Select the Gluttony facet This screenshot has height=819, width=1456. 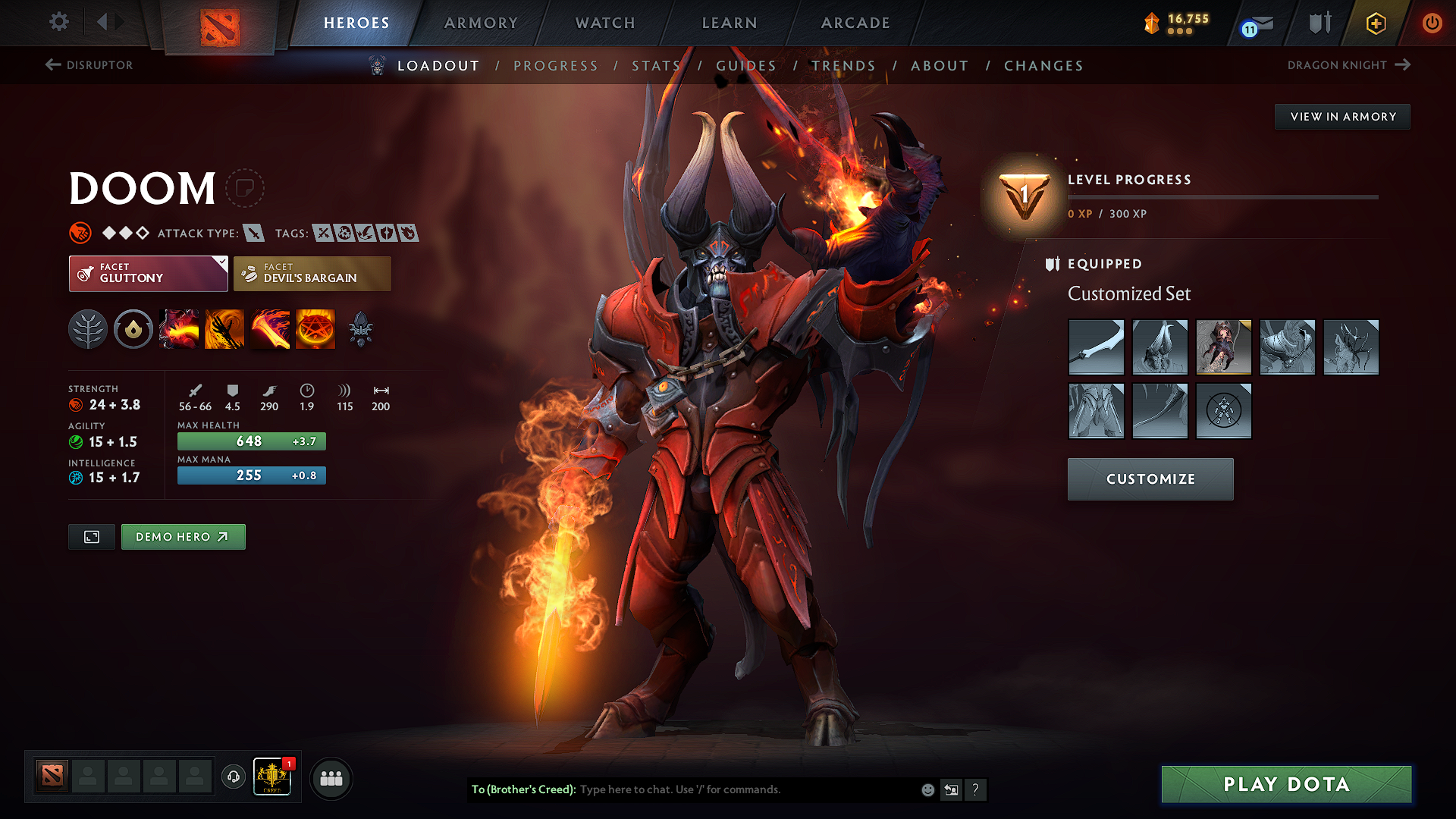[x=148, y=273]
